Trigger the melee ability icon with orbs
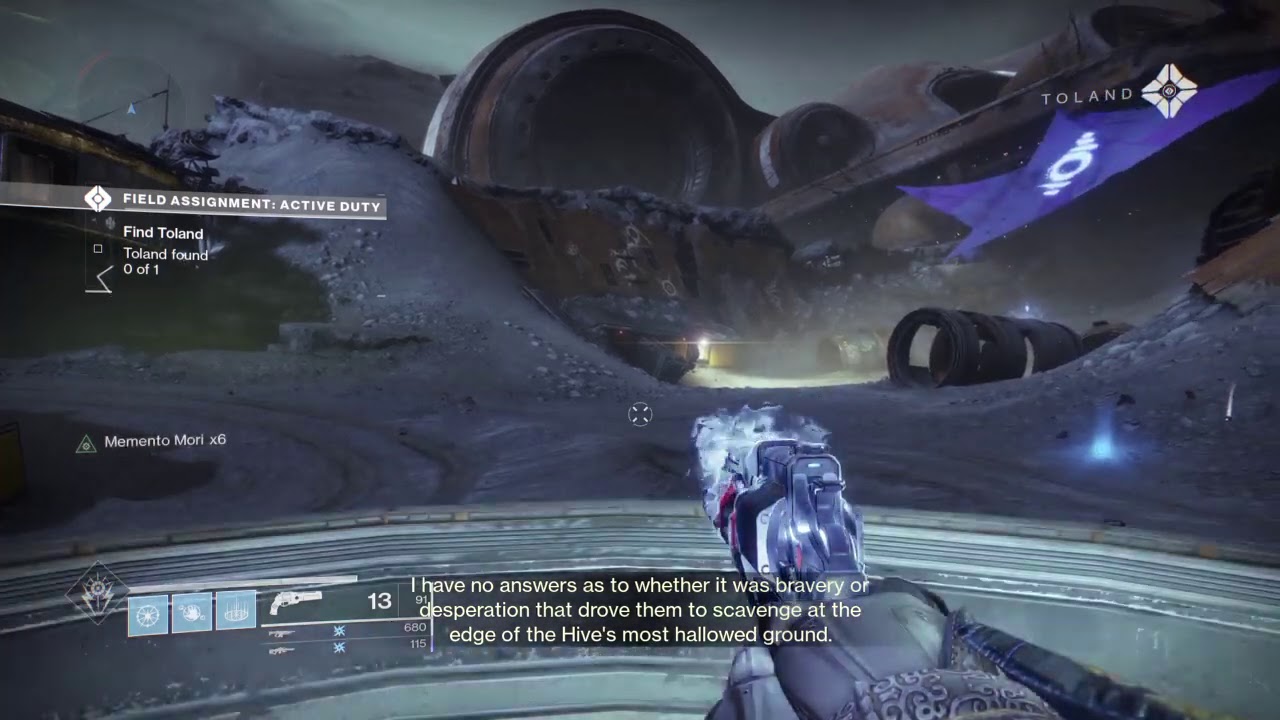The width and height of the screenshot is (1280, 720). pyautogui.click(x=191, y=611)
